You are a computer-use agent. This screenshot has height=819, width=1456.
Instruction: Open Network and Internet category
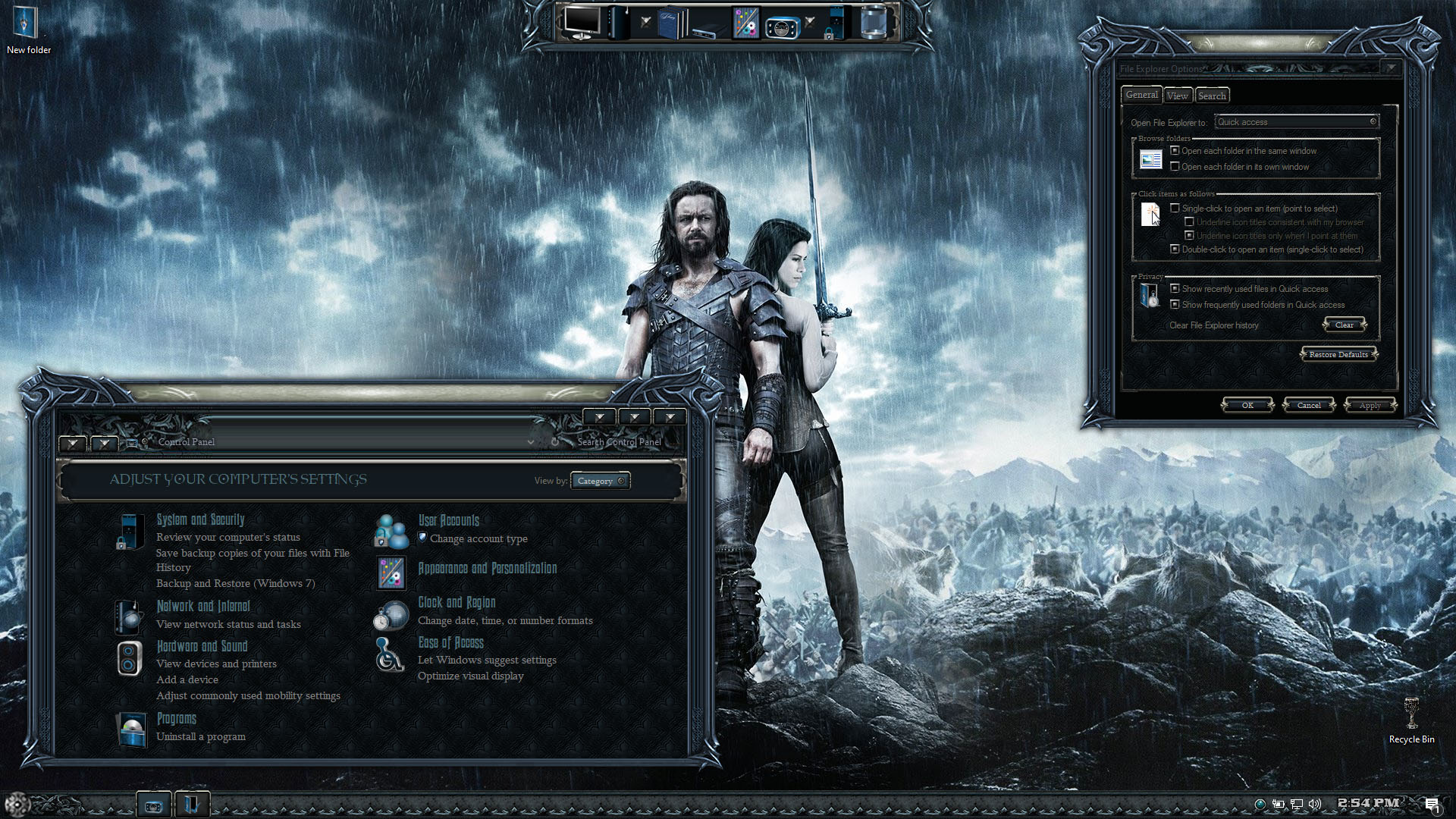click(x=202, y=606)
